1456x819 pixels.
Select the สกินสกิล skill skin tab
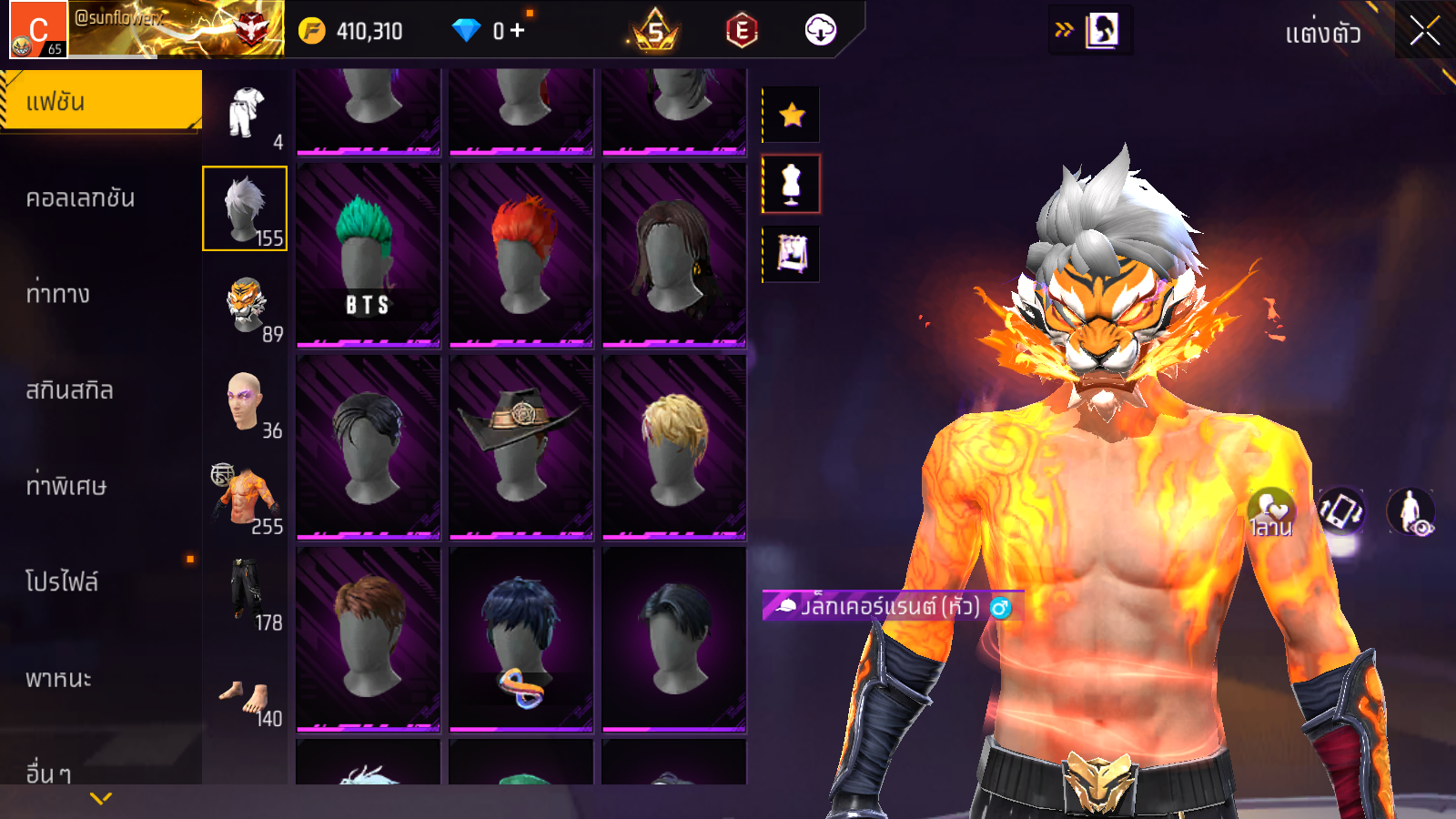click(70, 390)
